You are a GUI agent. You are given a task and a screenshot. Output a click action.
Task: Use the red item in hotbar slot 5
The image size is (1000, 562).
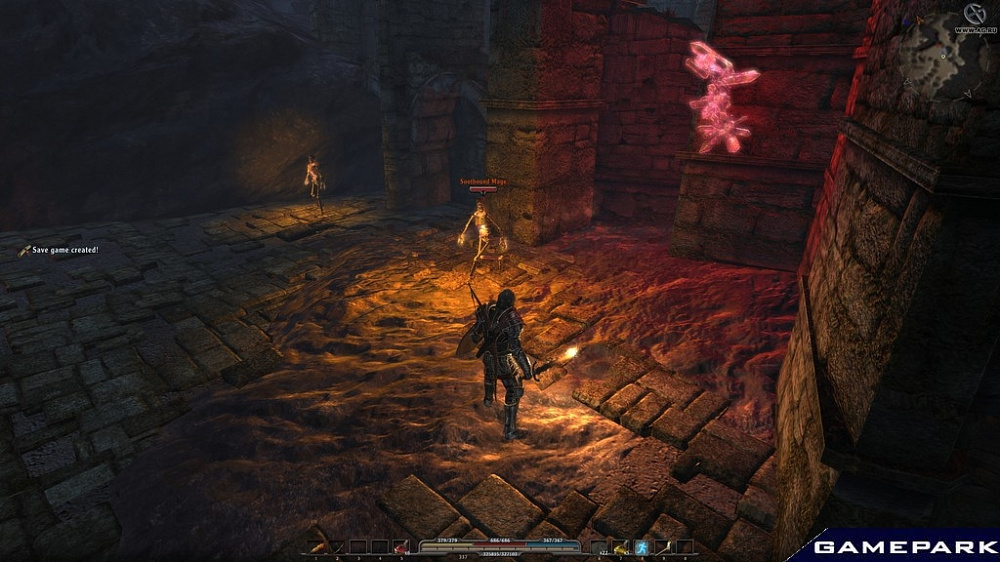pyautogui.click(x=401, y=547)
